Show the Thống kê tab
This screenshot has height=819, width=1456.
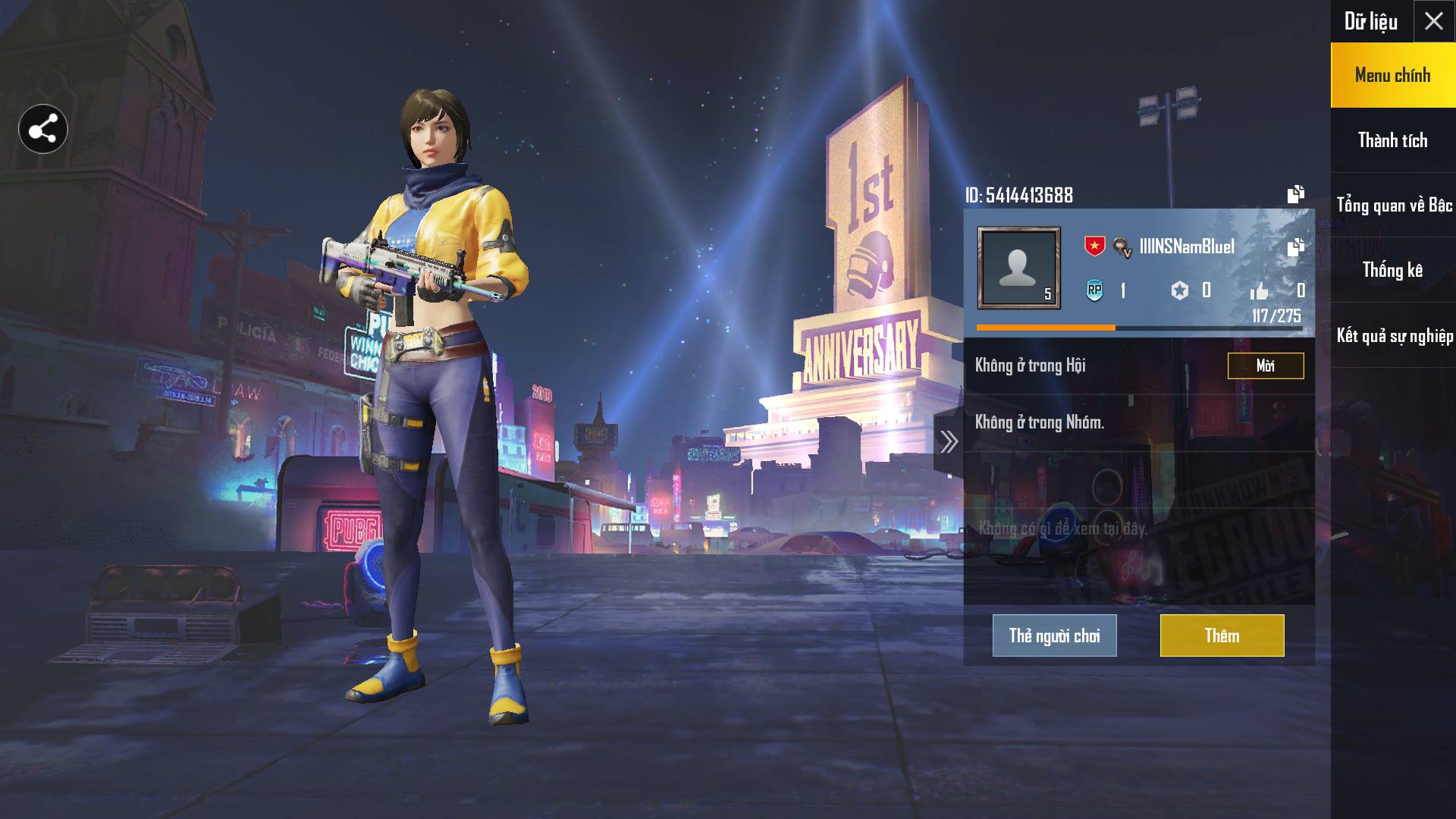tap(1392, 270)
